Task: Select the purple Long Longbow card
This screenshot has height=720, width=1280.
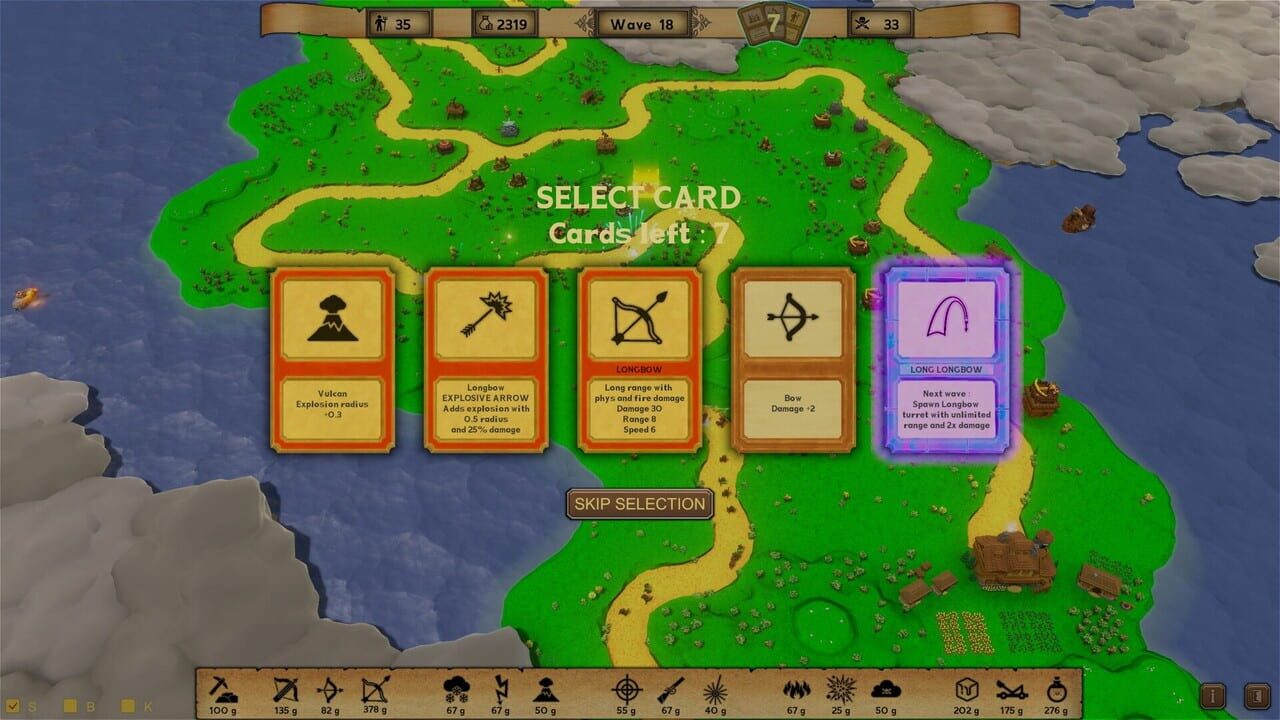Action: pos(944,360)
